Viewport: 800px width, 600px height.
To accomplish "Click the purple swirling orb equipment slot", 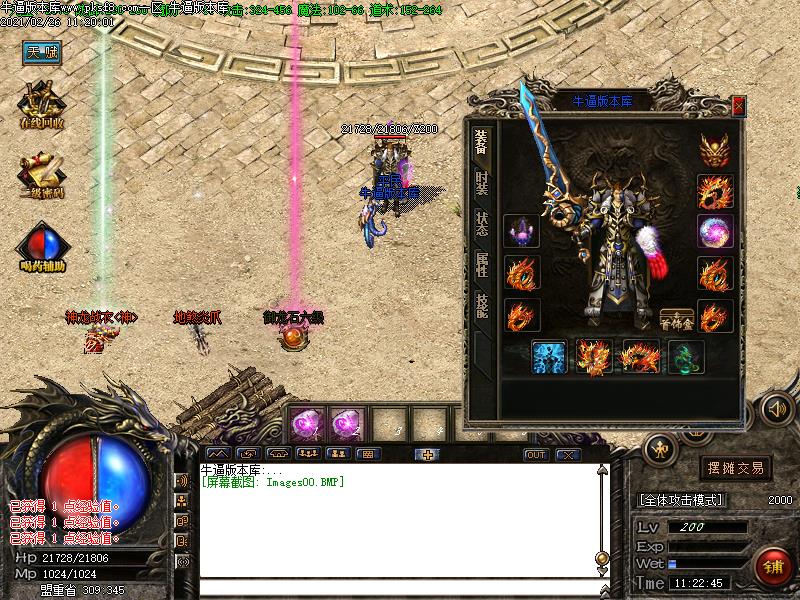I will pos(712,232).
